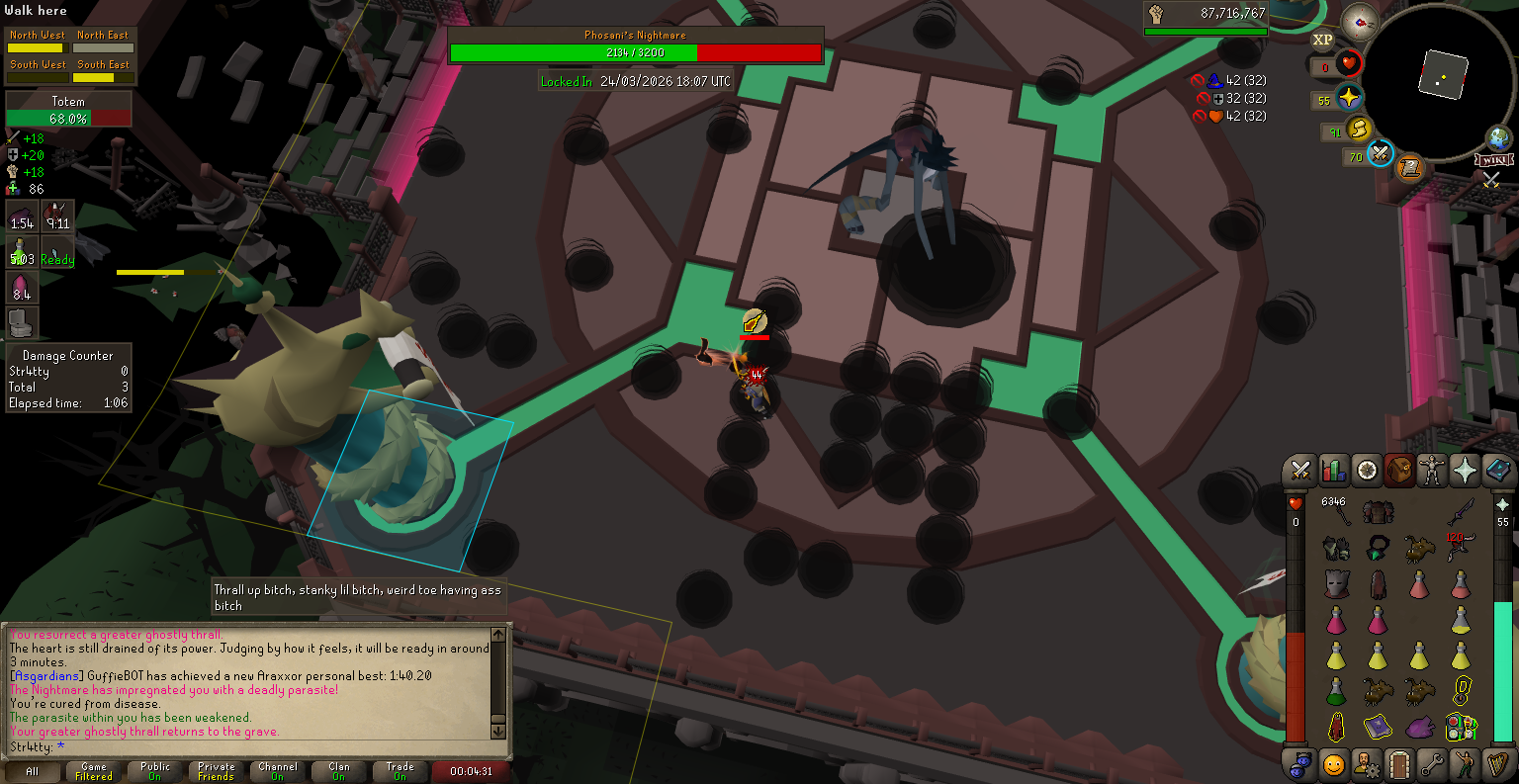Click the Wiki lookup banner
This screenshot has width=1519, height=784.
(1493, 159)
